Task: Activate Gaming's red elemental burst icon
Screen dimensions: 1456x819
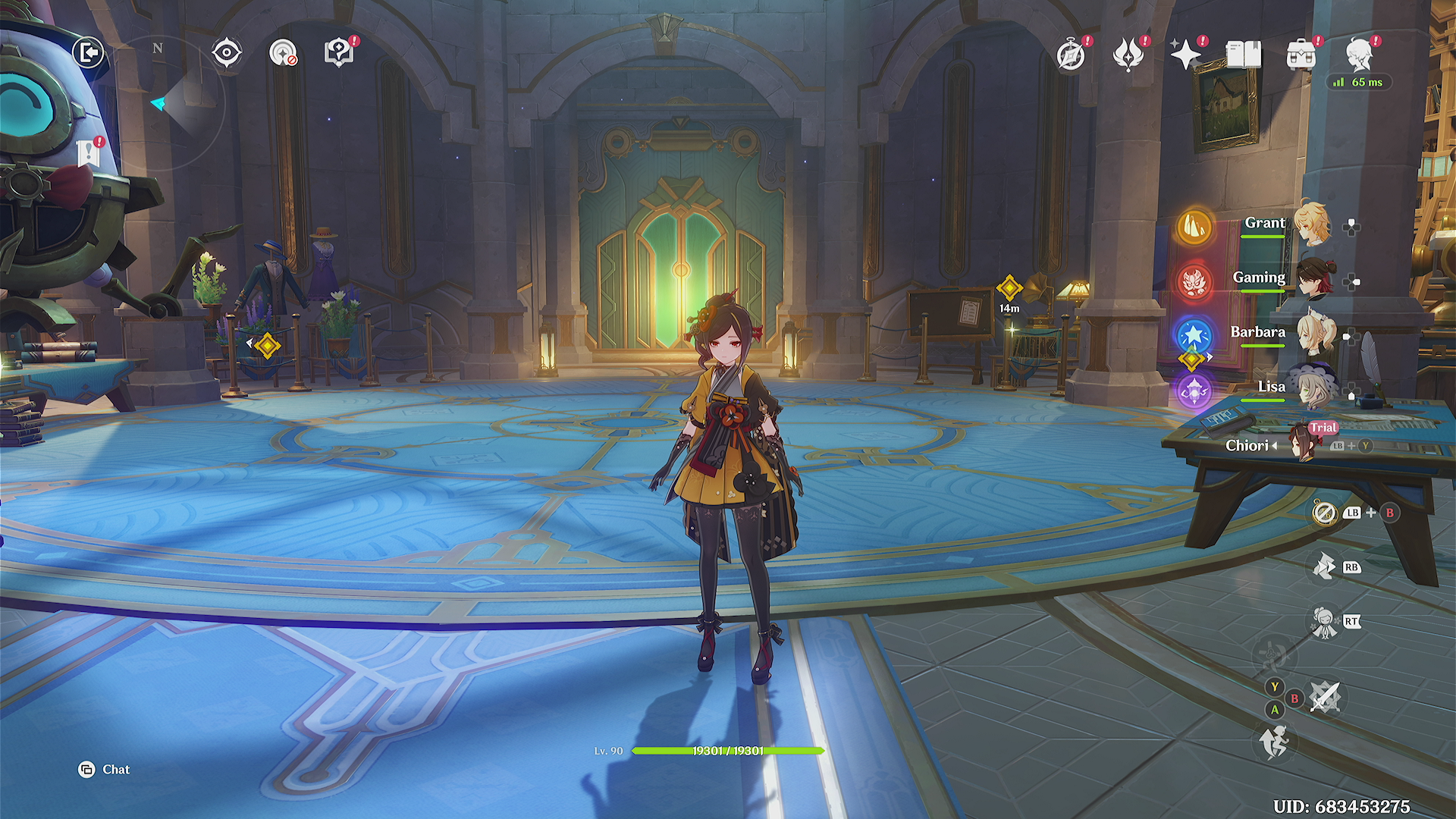Action: point(1194,281)
